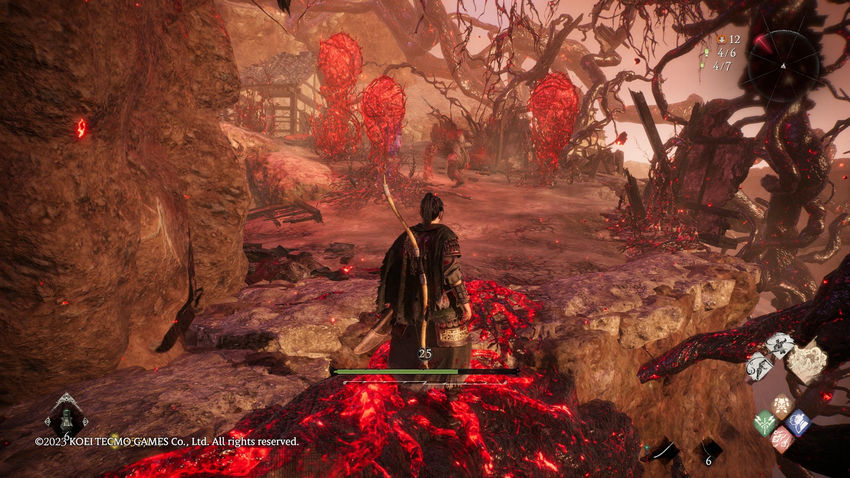Choose the large beige divine beast icon
Image resolution: width=850 pixels, height=478 pixels.
pos(806,361)
